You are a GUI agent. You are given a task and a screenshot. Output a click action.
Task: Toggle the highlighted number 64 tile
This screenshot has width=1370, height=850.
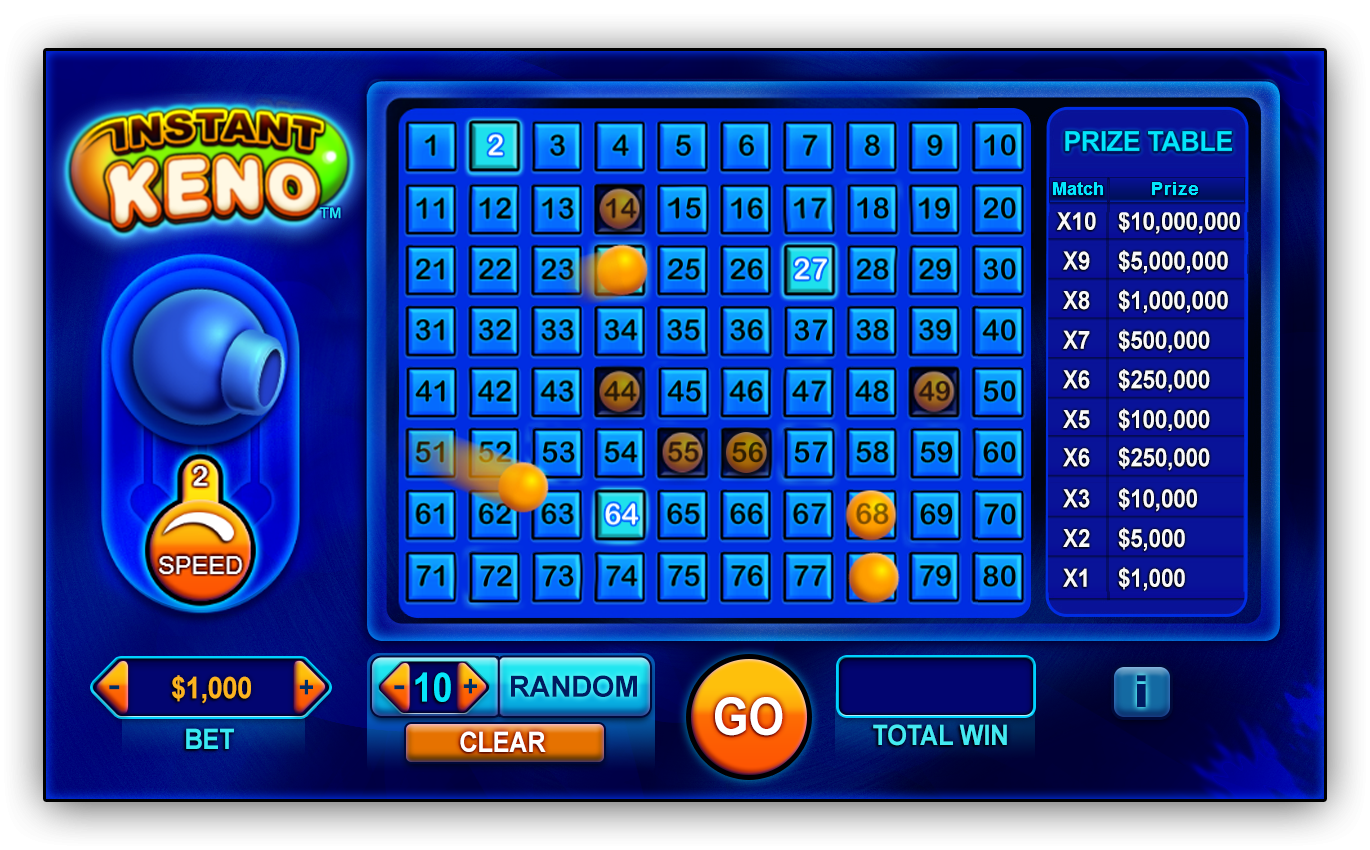click(x=621, y=514)
